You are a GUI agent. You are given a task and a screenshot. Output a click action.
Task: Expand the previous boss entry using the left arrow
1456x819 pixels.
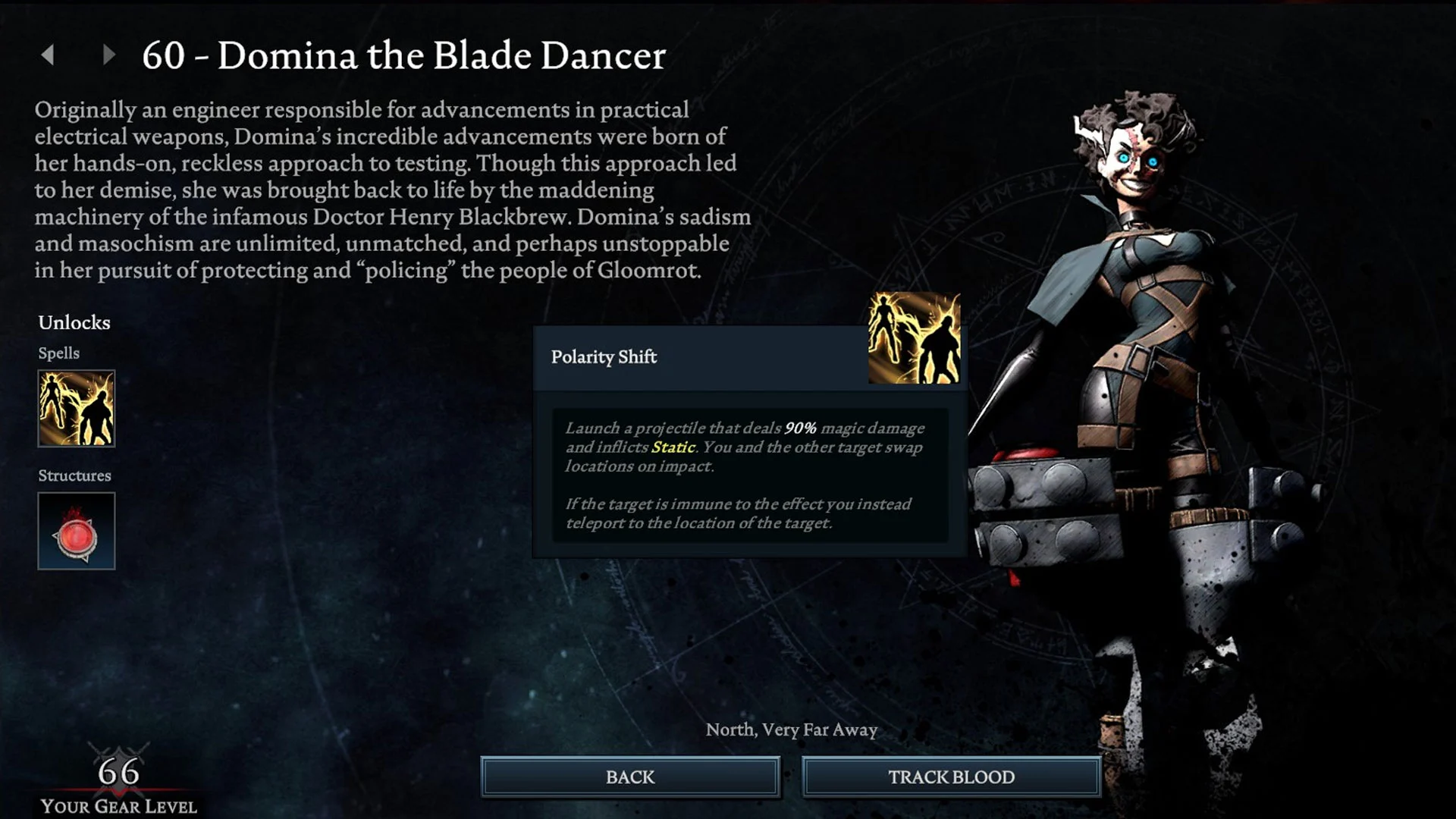[x=49, y=55]
